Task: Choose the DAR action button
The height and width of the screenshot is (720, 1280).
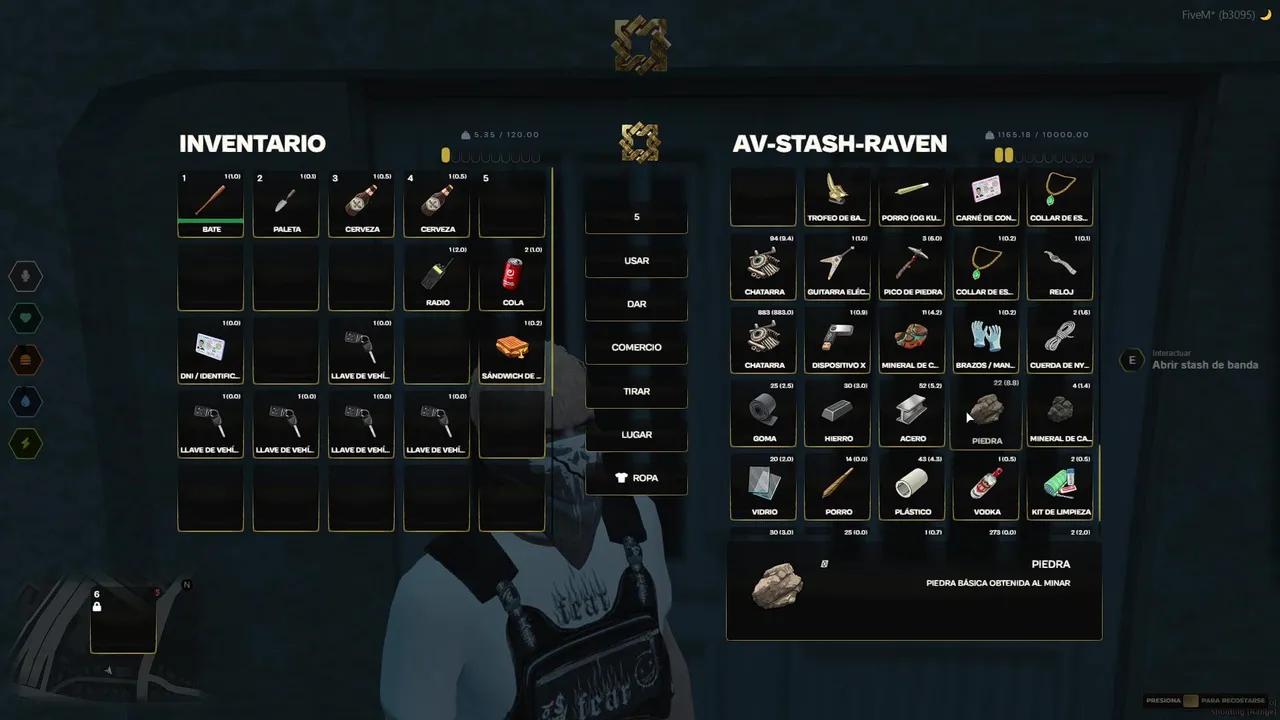Action: [x=636, y=304]
